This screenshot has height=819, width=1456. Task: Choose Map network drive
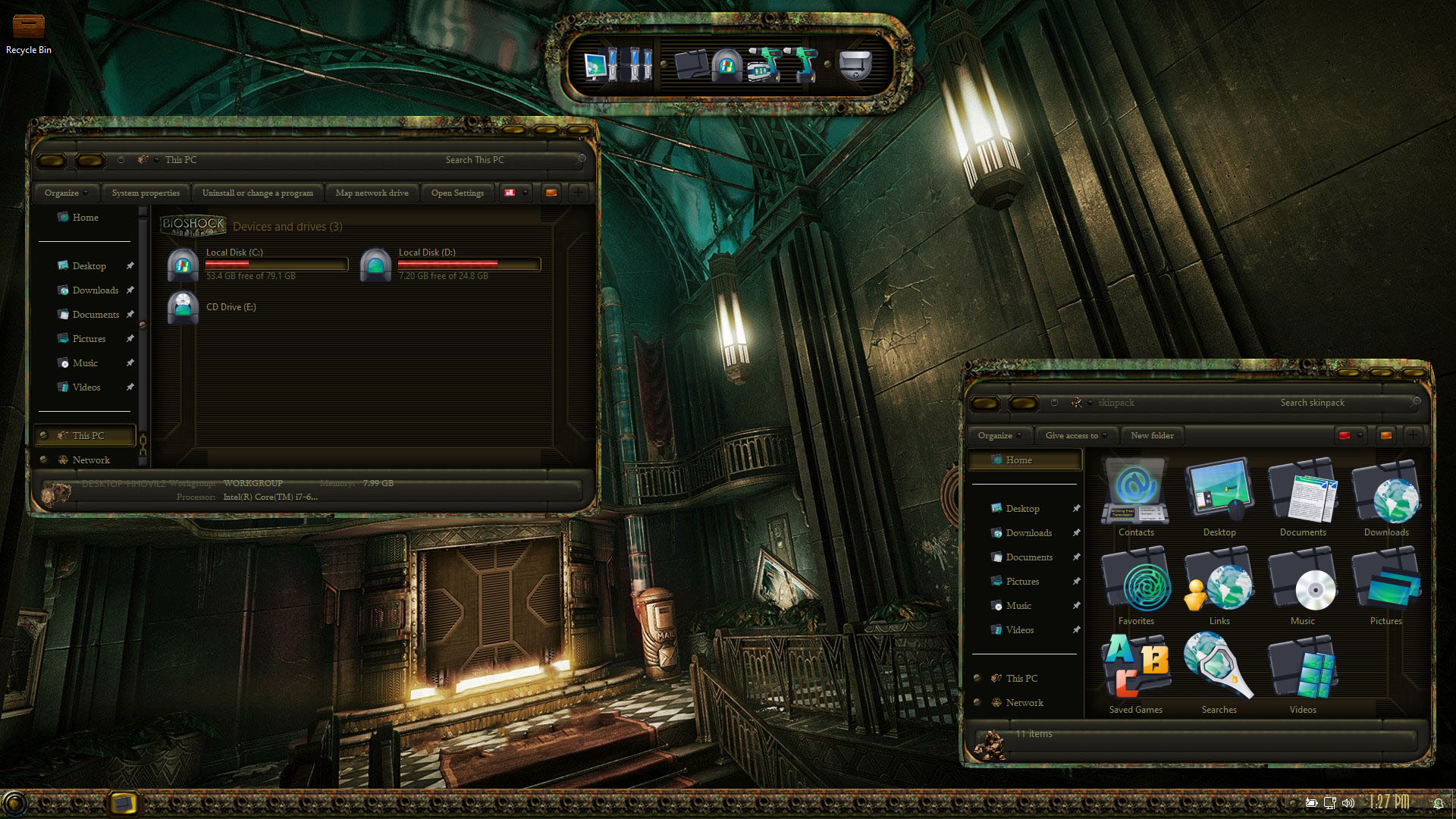pyautogui.click(x=372, y=193)
